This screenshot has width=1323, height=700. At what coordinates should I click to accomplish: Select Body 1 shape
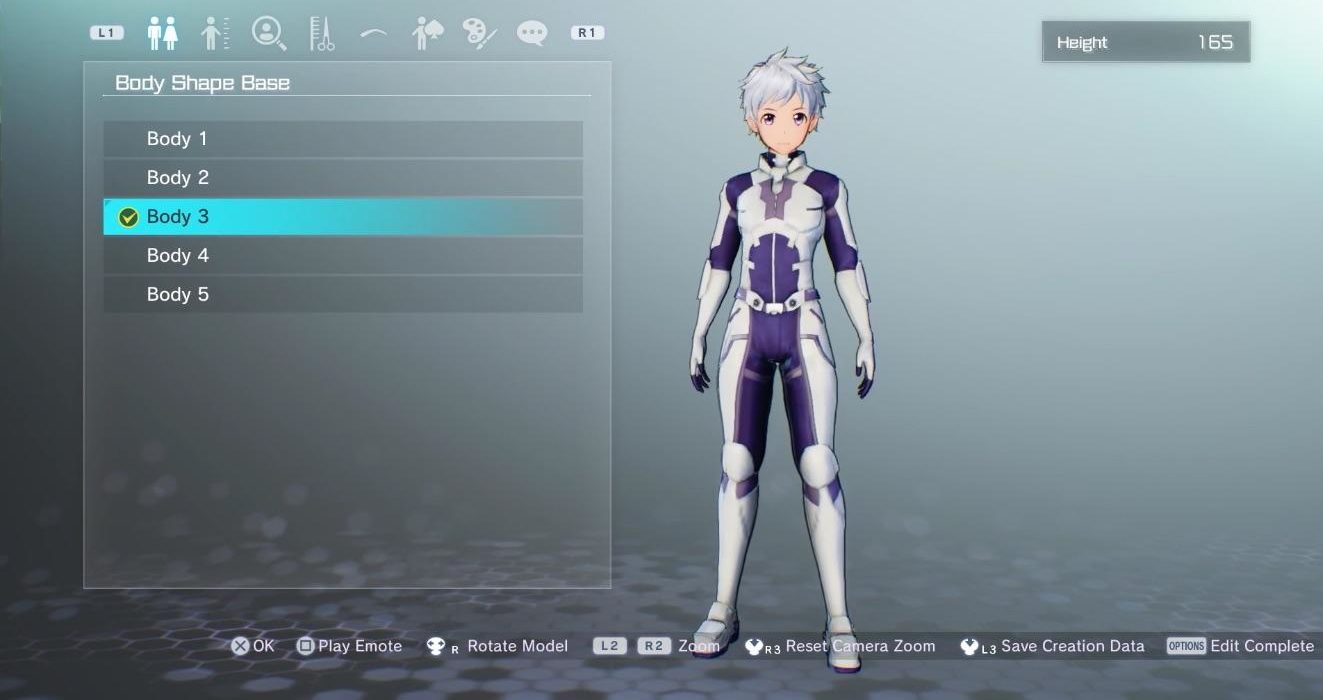(x=342, y=139)
